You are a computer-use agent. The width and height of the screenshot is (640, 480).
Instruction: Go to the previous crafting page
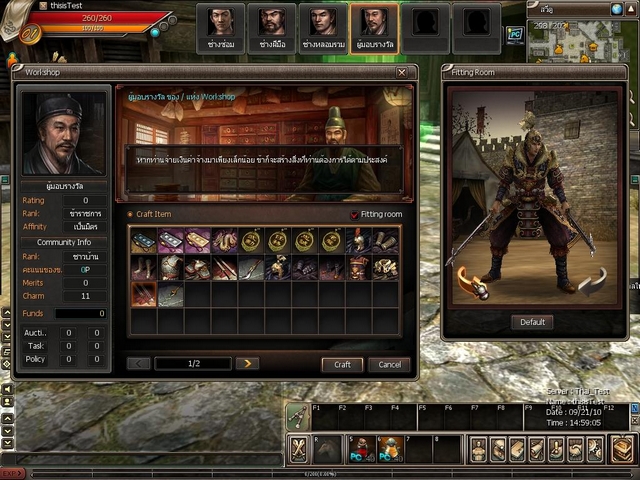[139, 363]
